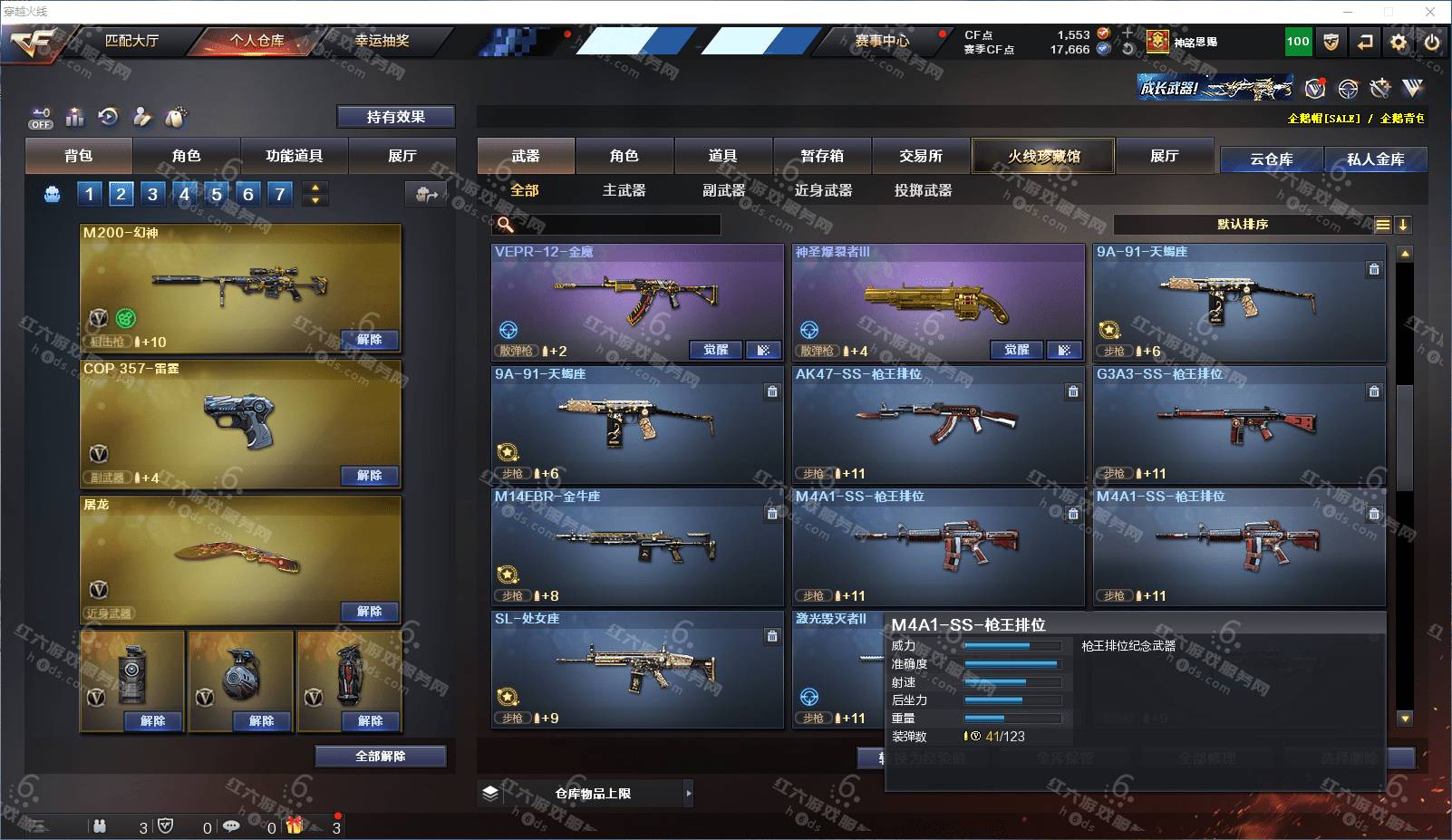This screenshot has width=1452, height=840.
Task: Close the game window
Action: [1430, 12]
